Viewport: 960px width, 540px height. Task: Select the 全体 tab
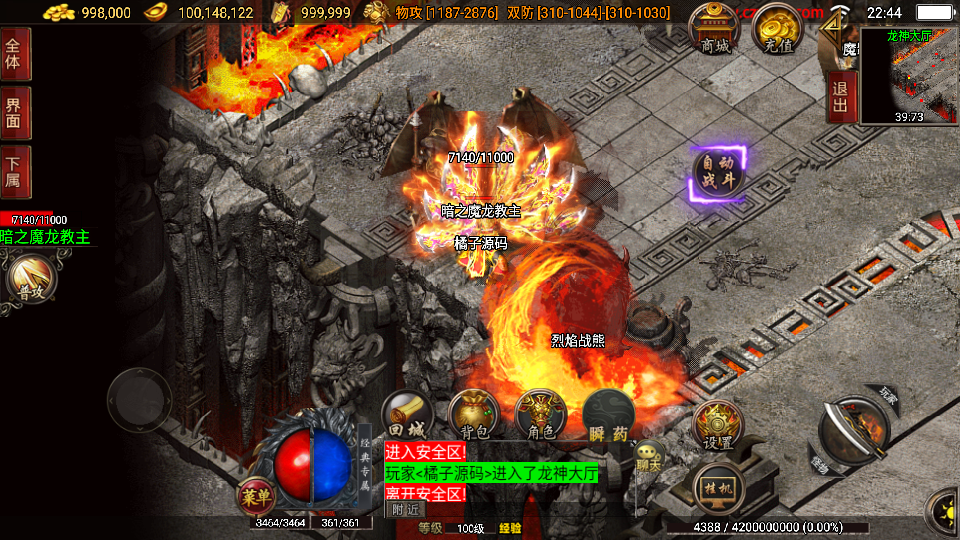pyautogui.click(x=14, y=53)
